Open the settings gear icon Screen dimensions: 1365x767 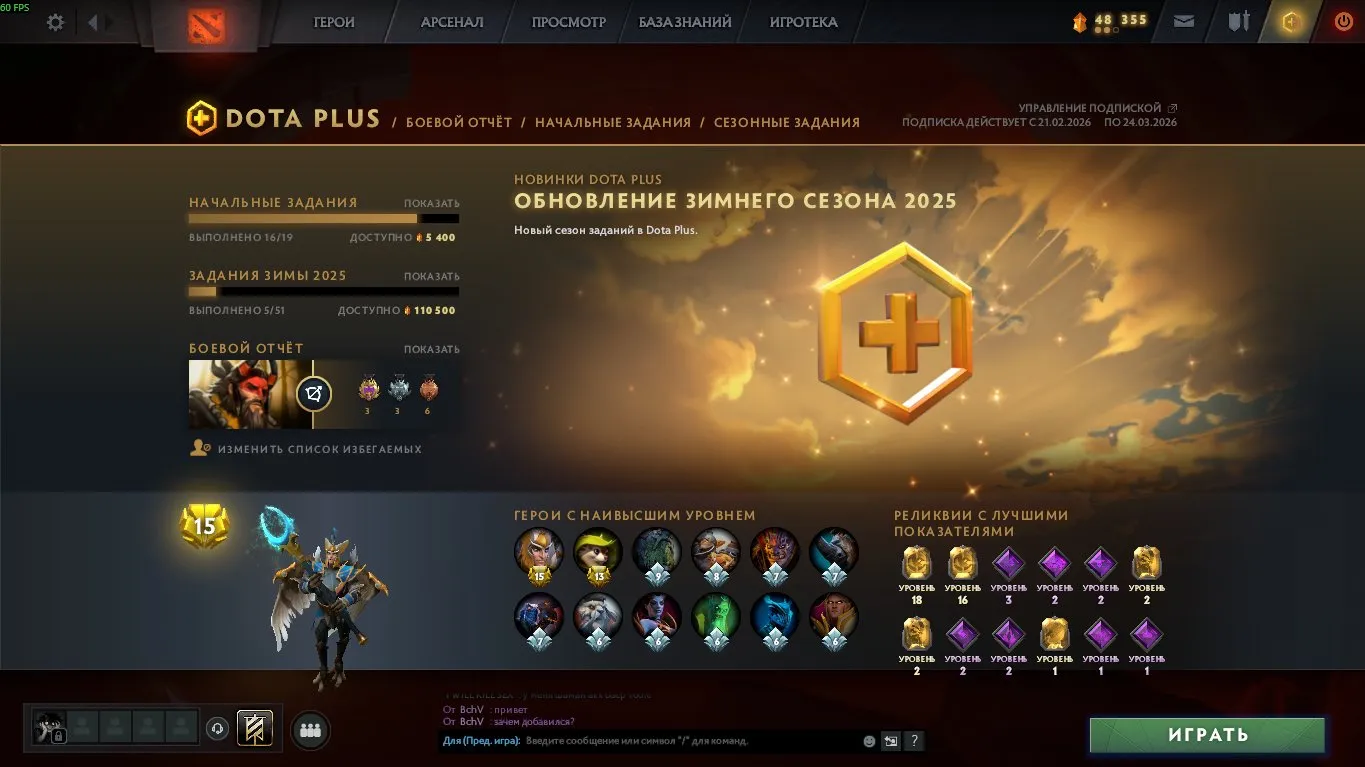pos(55,22)
